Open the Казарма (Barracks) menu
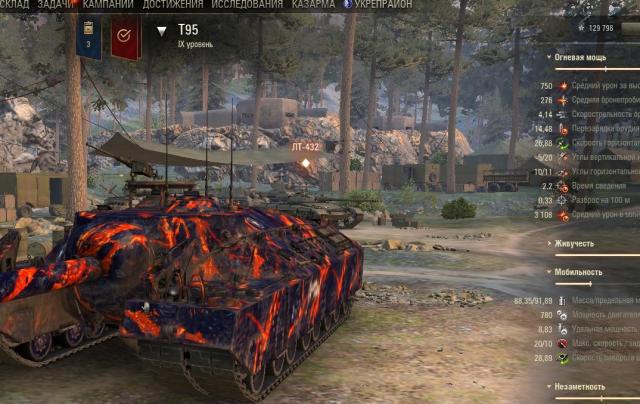This screenshot has height=404, width=640. coord(315,5)
